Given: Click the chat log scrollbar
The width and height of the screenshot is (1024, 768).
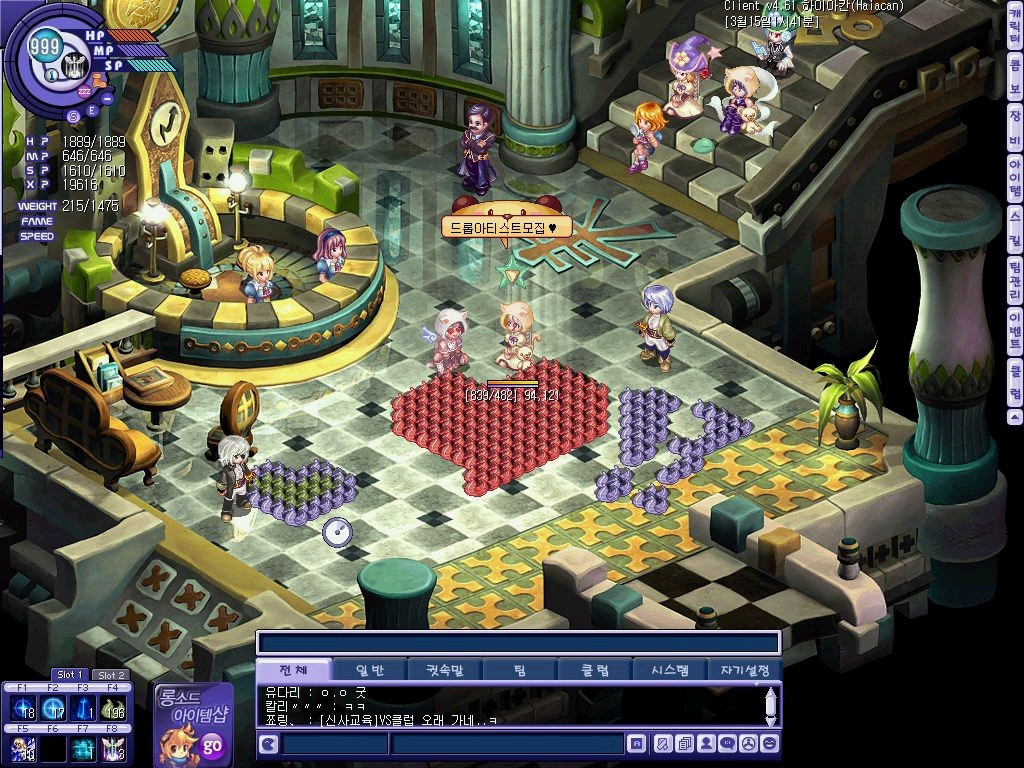Looking at the screenshot, I should [x=770, y=706].
